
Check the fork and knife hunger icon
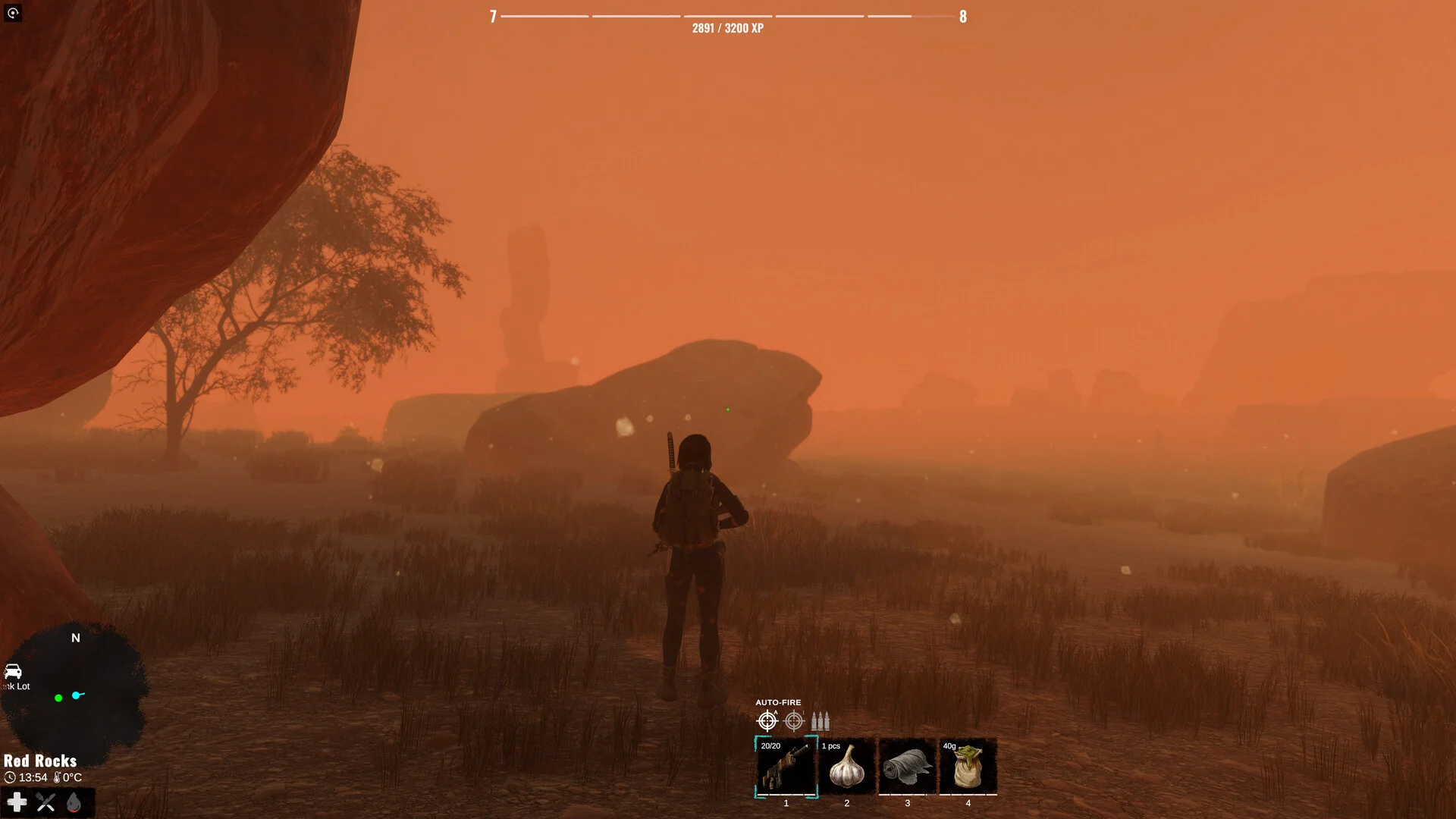(x=45, y=802)
